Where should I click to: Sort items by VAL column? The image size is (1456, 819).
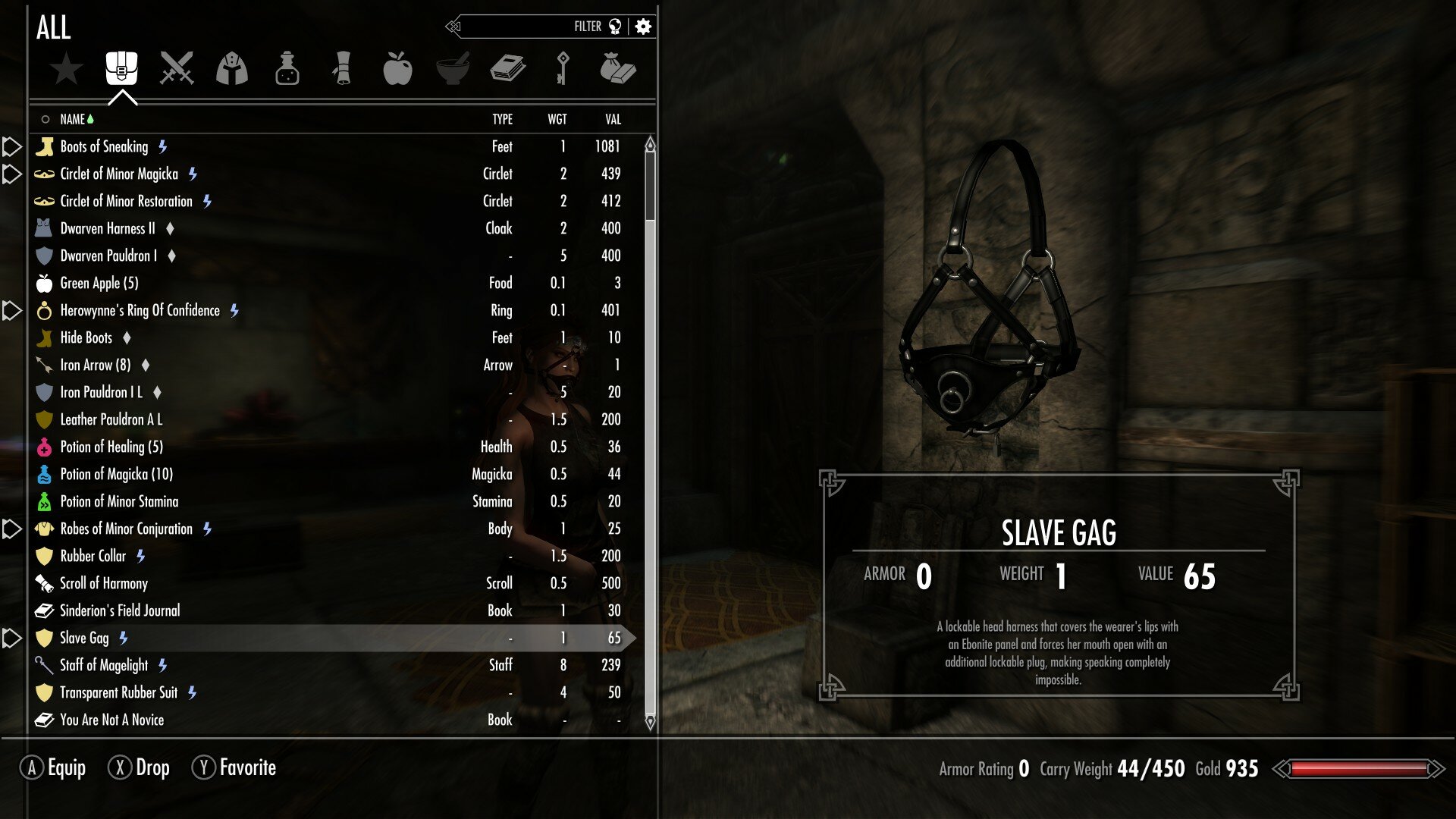(613, 119)
